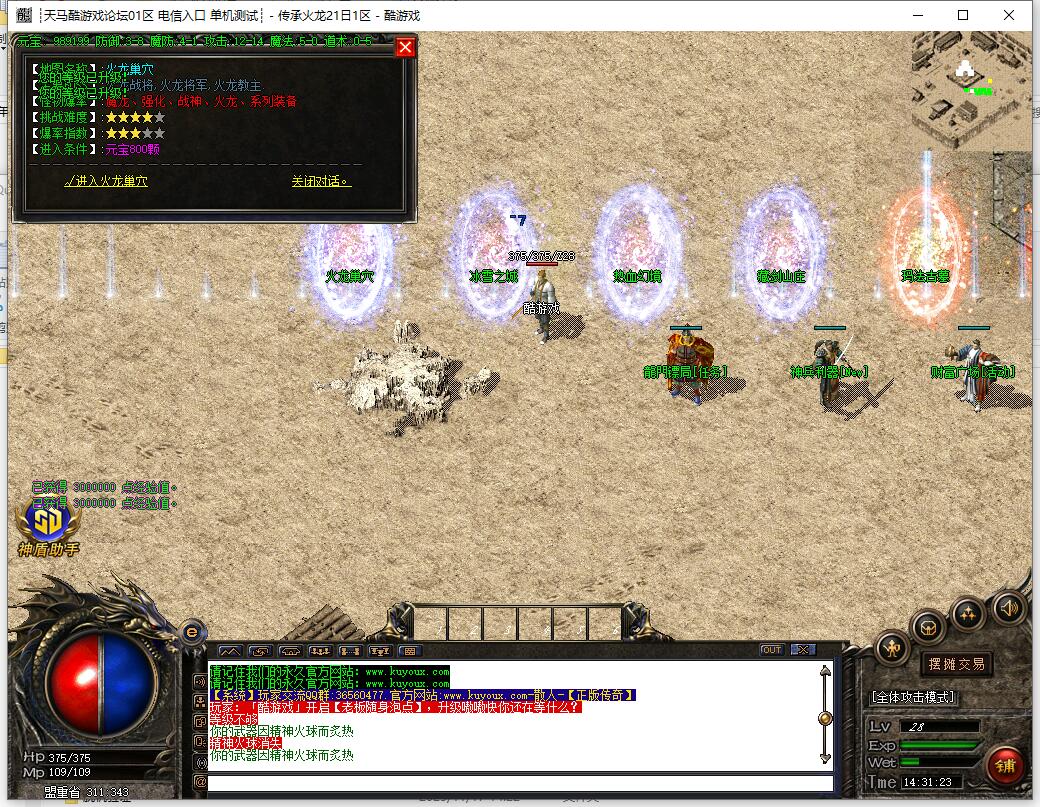Close the chat panel with its X button
Screen dimensions: 1040x807
tap(802, 650)
